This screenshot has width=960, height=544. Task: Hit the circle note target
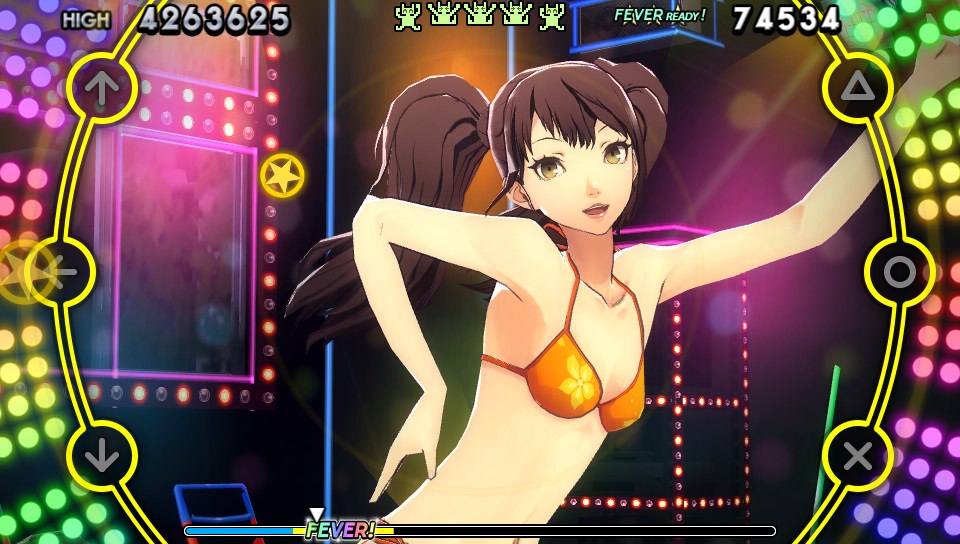click(x=899, y=272)
